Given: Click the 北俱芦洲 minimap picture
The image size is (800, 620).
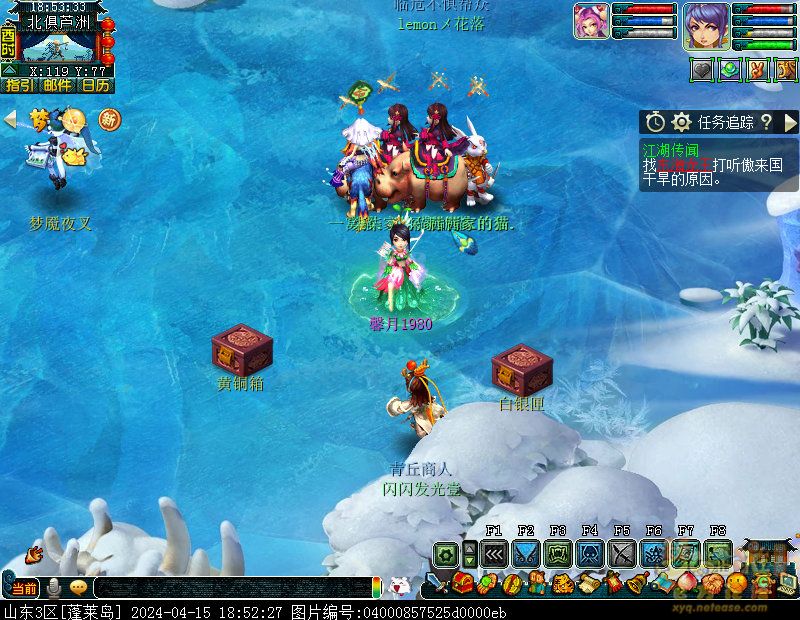Looking at the screenshot, I should pyautogui.click(x=58, y=47).
